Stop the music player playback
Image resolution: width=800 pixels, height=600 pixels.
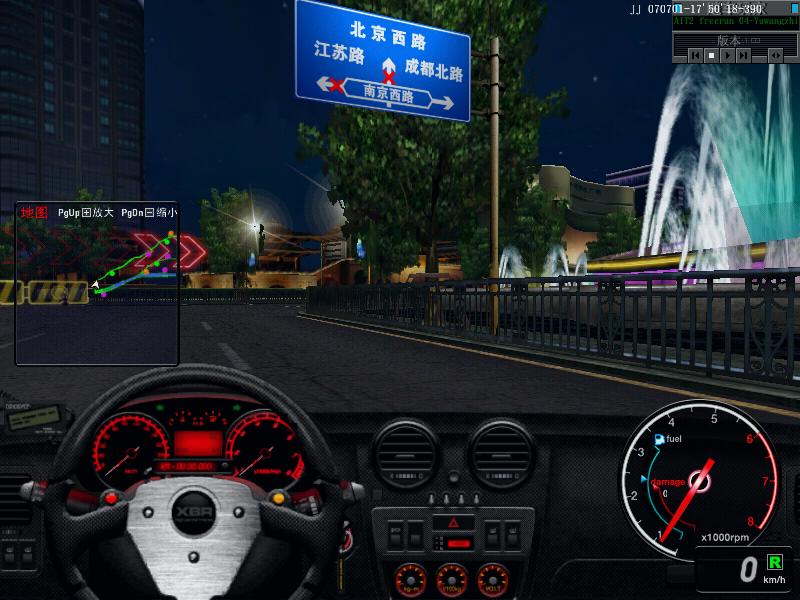(711, 57)
